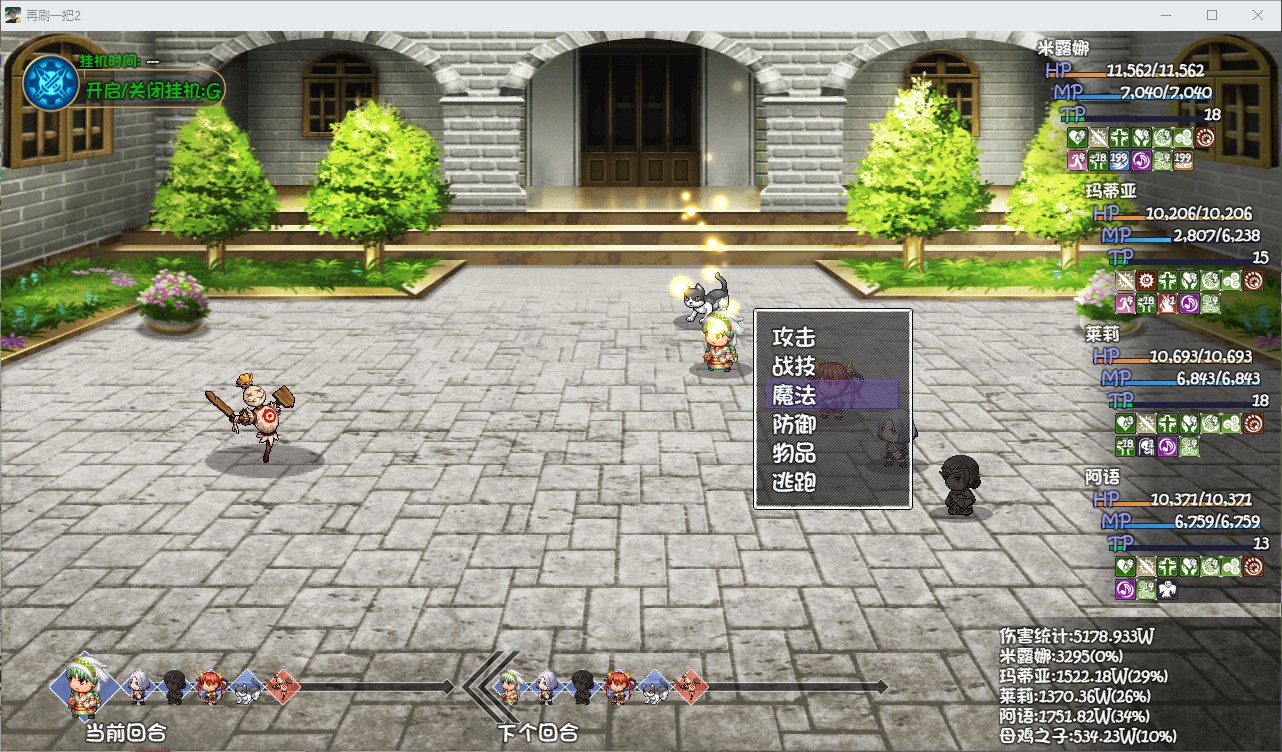This screenshot has width=1282, height=752.
Task: Minimize the game window
Action: click(1166, 15)
